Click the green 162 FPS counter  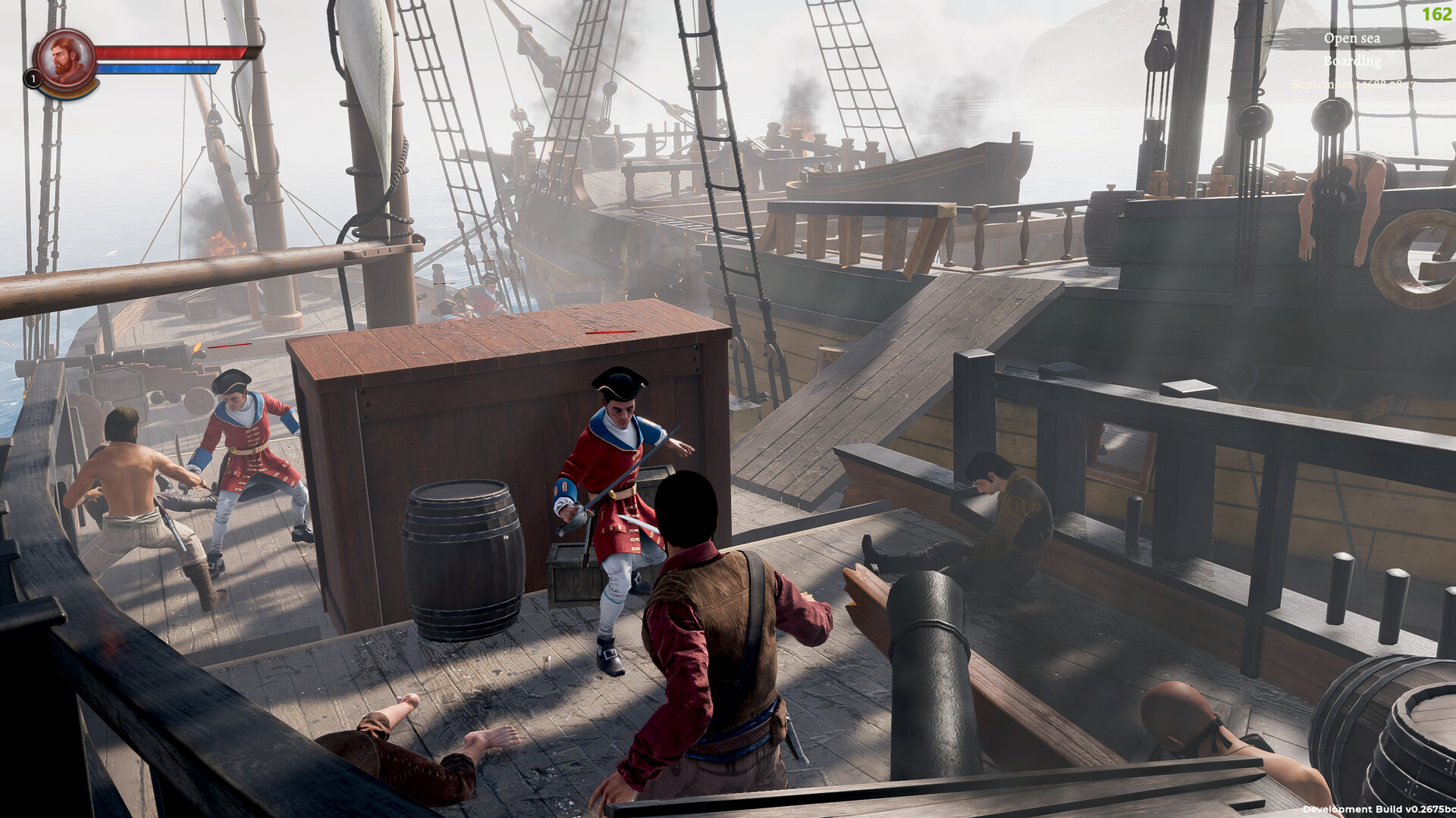1439,13
